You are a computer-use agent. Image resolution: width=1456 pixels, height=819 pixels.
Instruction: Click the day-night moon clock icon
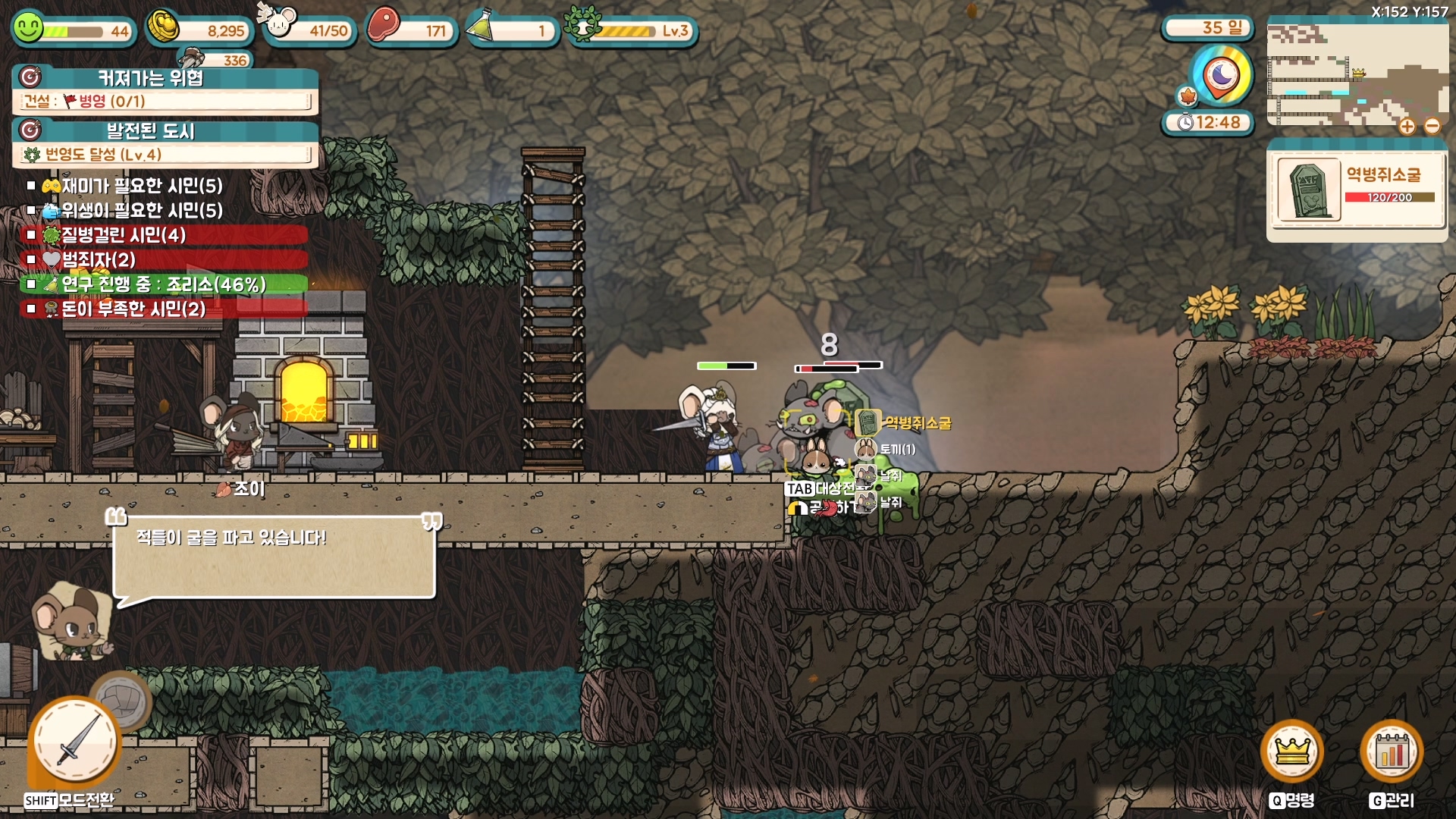coord(1222,76)
